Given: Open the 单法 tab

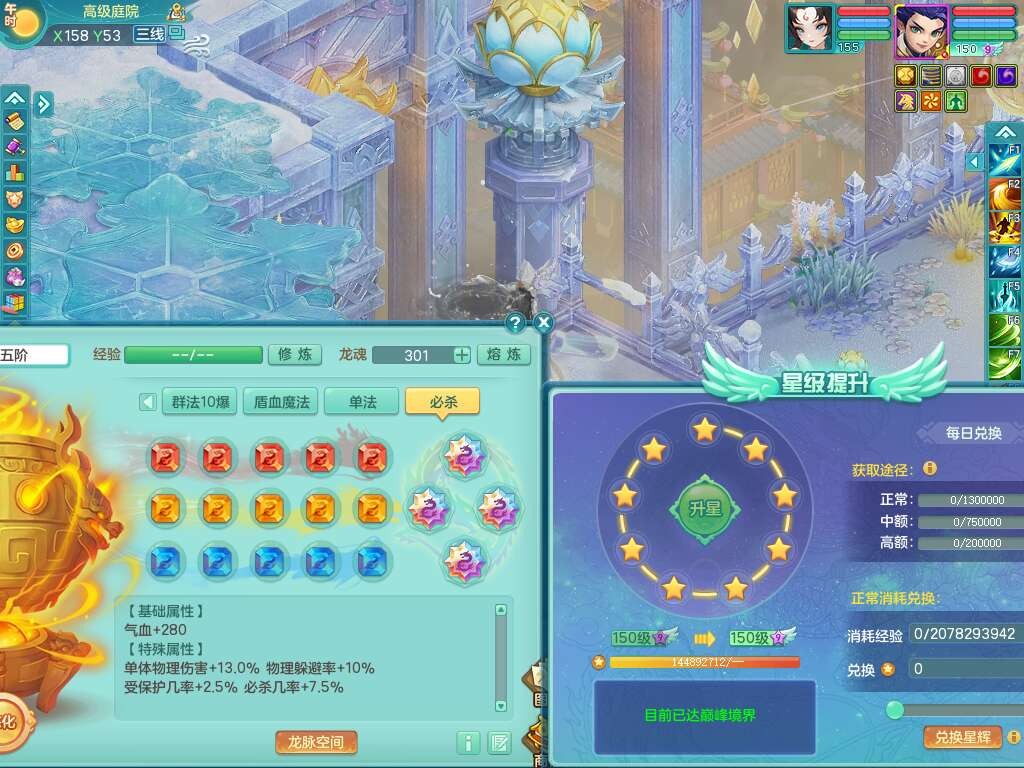Looking at the screenshot, I should click(362, 402).
